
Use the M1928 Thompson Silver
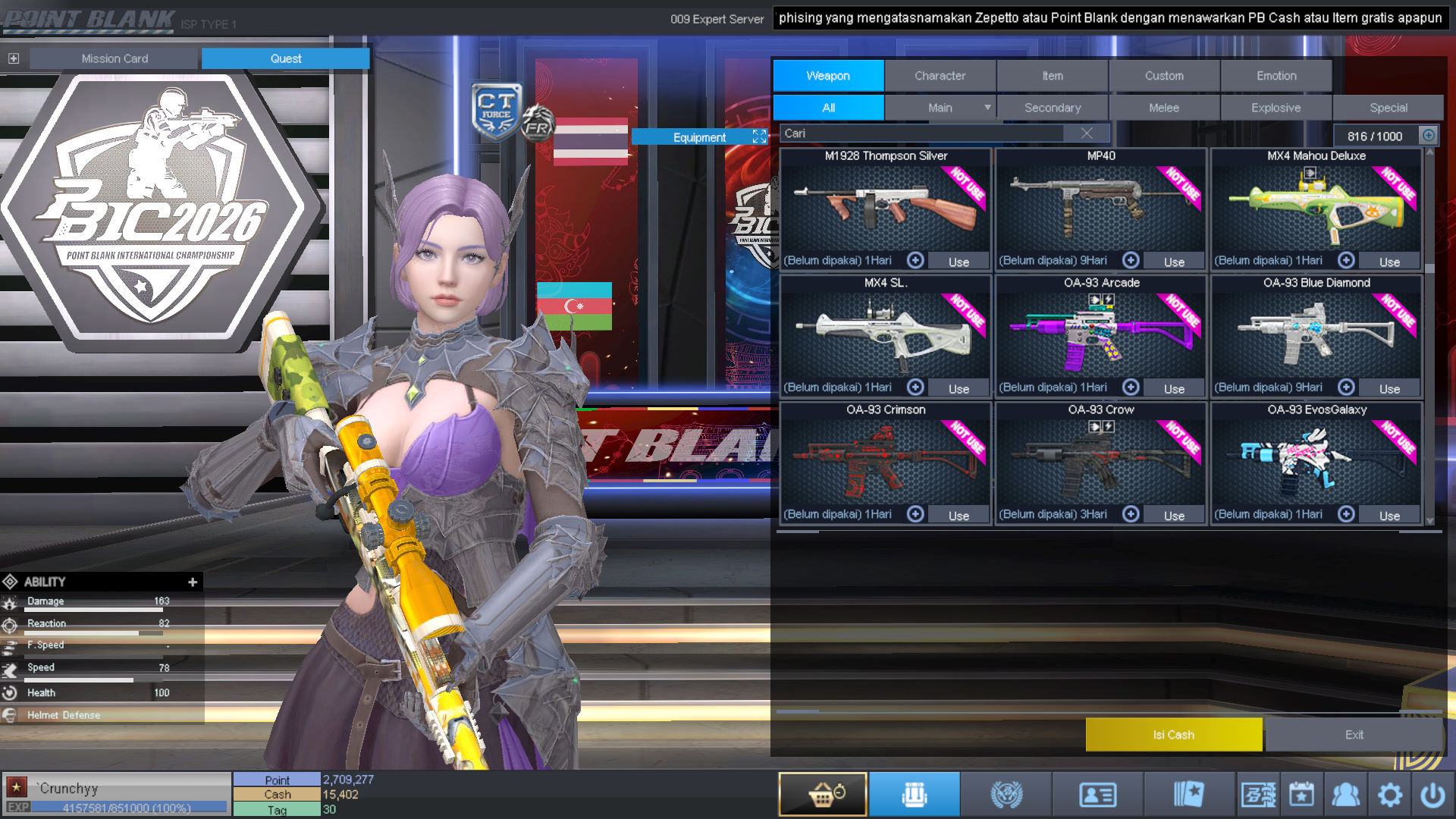coord(959,262)
